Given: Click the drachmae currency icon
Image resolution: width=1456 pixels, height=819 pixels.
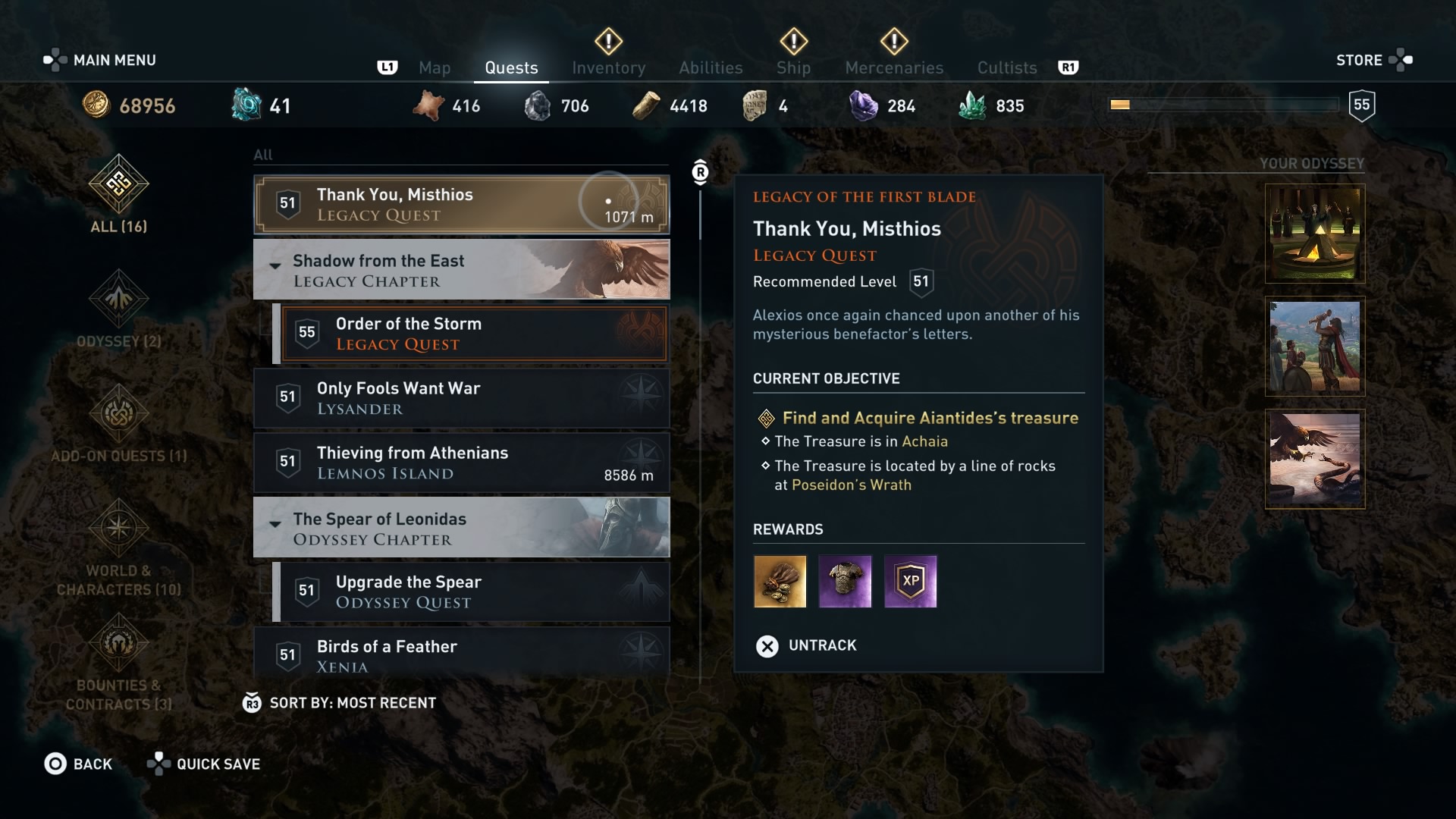Looking at the screenshot, I should [97, 105].
